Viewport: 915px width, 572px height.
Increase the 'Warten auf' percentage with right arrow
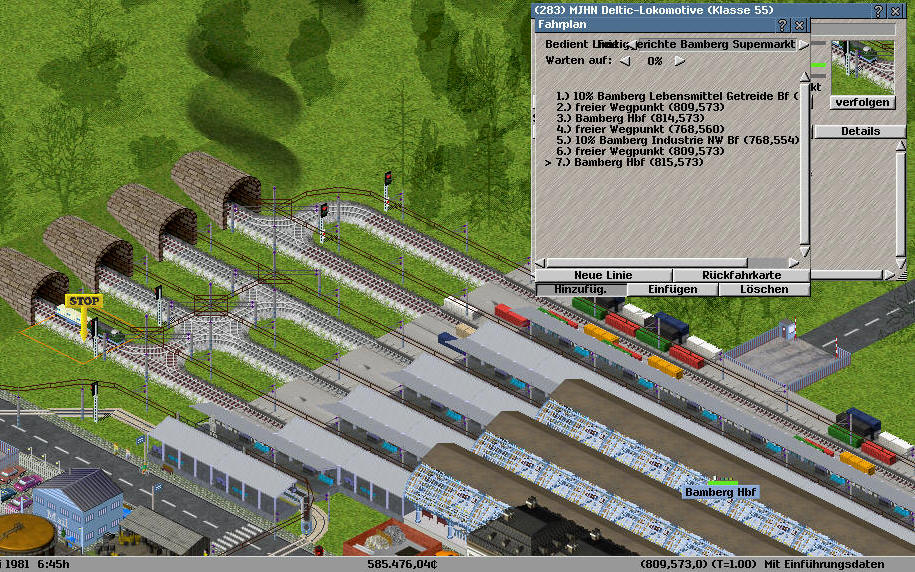(x=680, y=61)
